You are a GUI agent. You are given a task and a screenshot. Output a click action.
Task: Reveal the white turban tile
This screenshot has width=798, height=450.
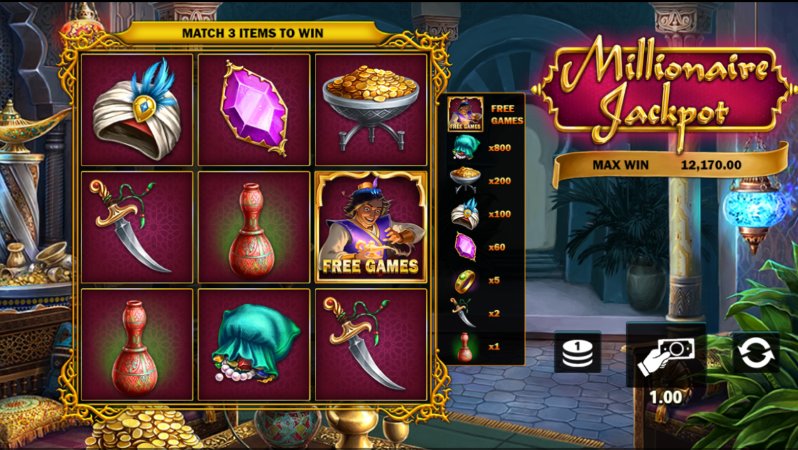click(x=137, y=110)
